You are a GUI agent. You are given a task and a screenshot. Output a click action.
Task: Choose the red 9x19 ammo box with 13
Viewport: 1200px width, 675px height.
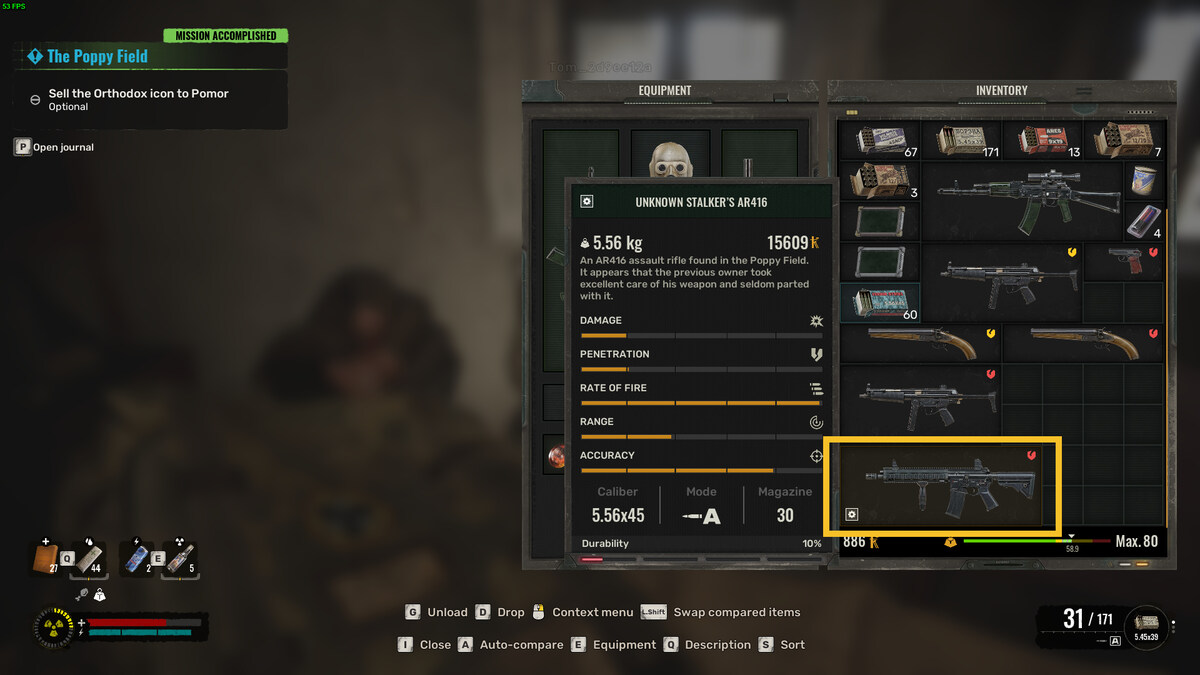[x=1043, y=140]
